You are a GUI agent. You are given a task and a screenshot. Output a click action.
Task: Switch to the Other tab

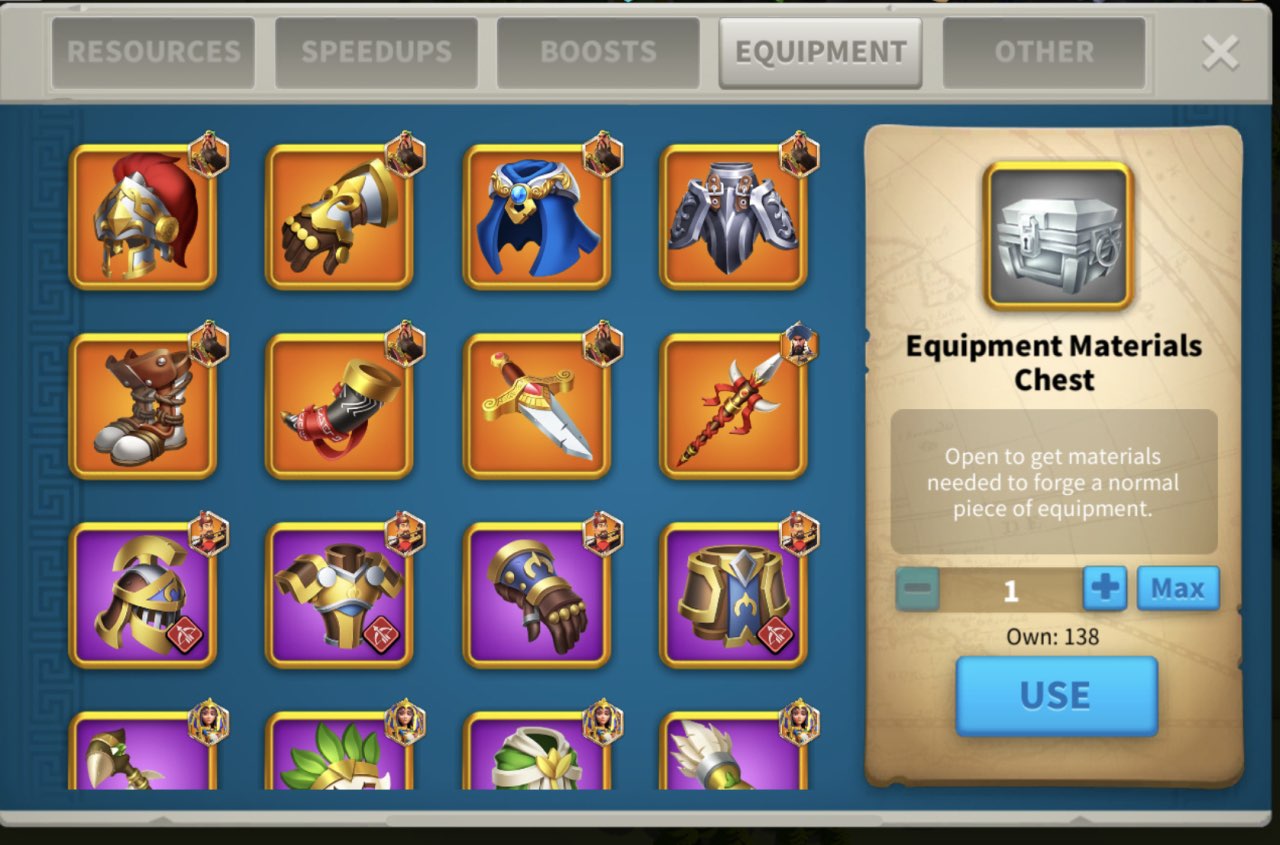tap(1043, 52)
